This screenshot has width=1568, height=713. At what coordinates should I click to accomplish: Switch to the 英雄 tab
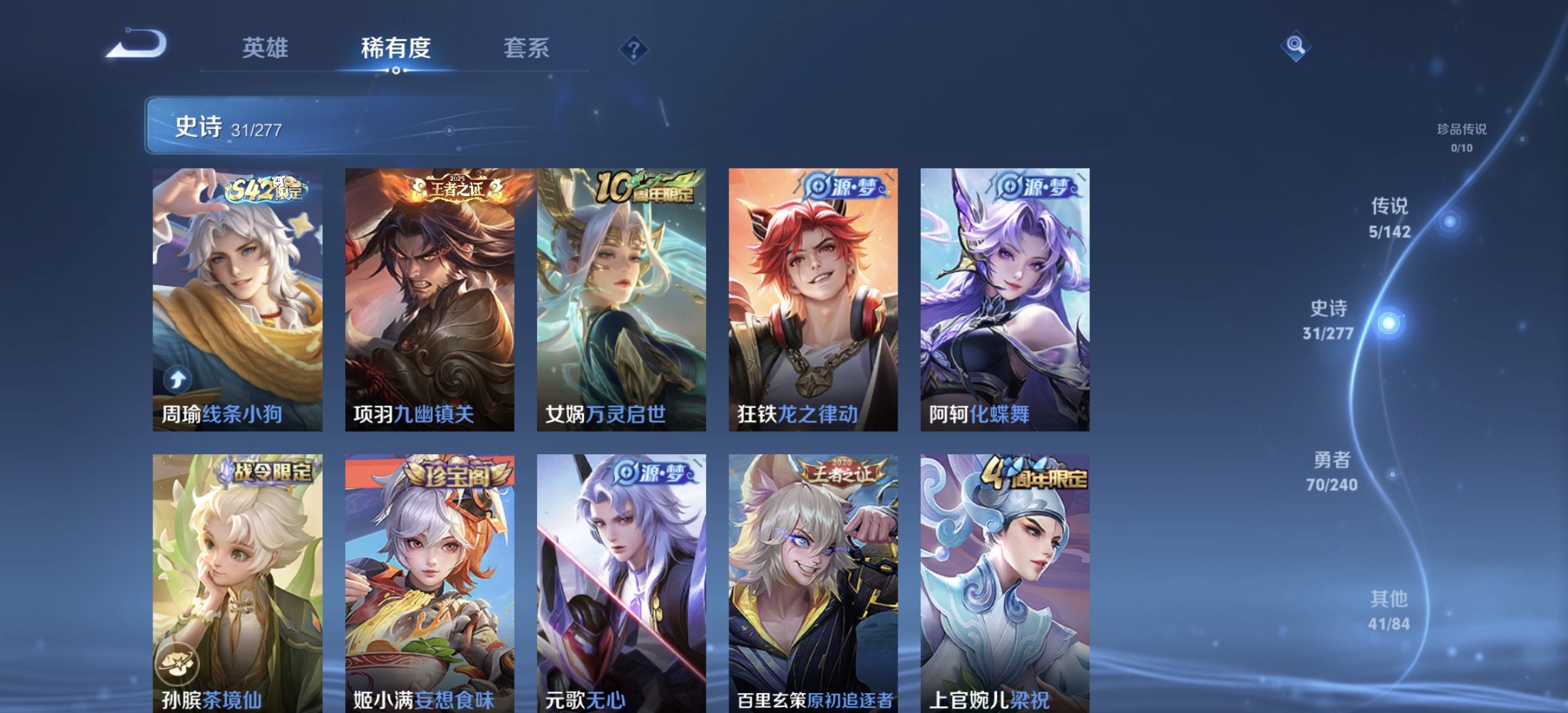click(266, 49)
